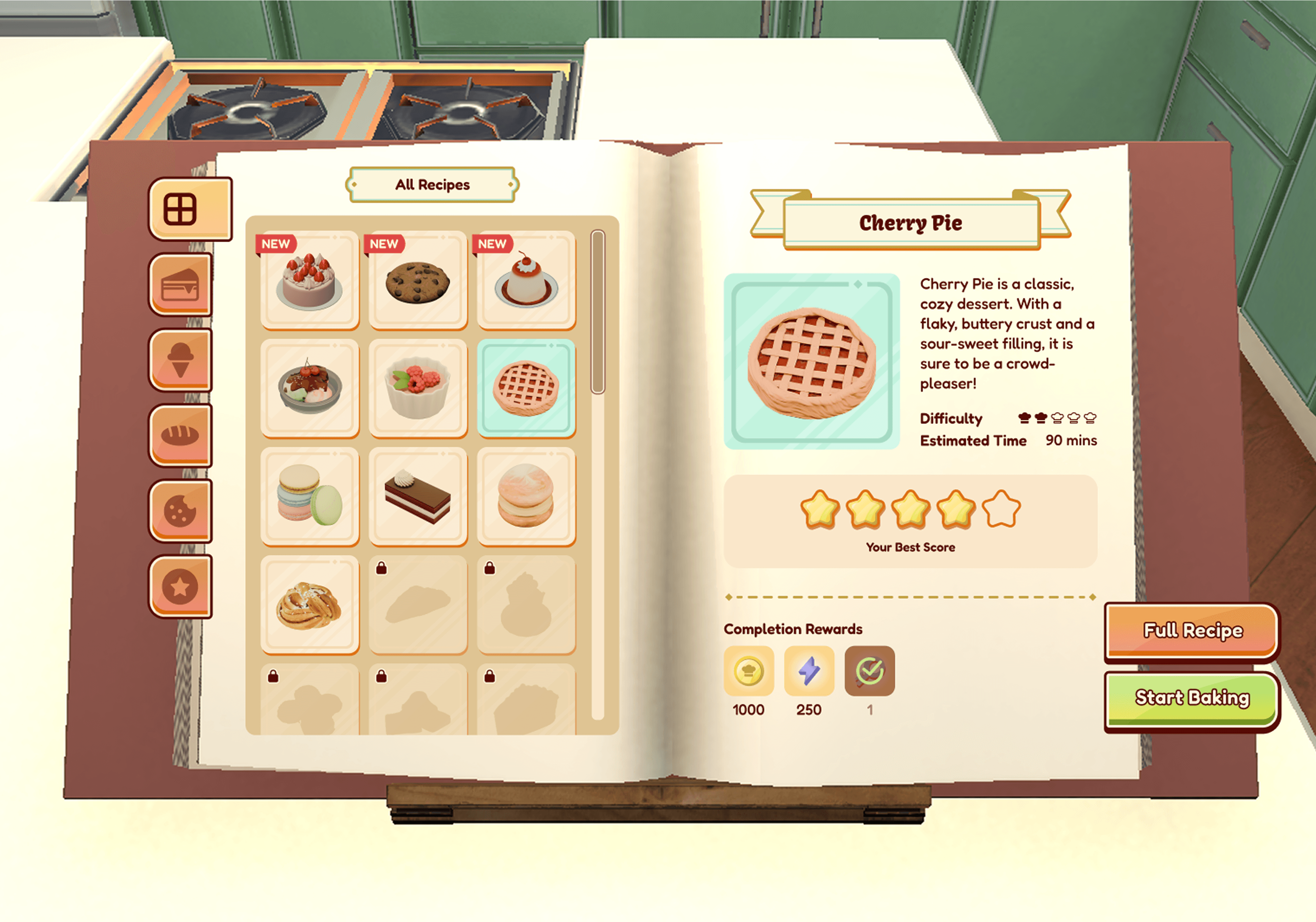Image resolution: width=1316 pixels, height=922 pixels.
Task: Open the Full Recipe page
Action: [1192, 631]
